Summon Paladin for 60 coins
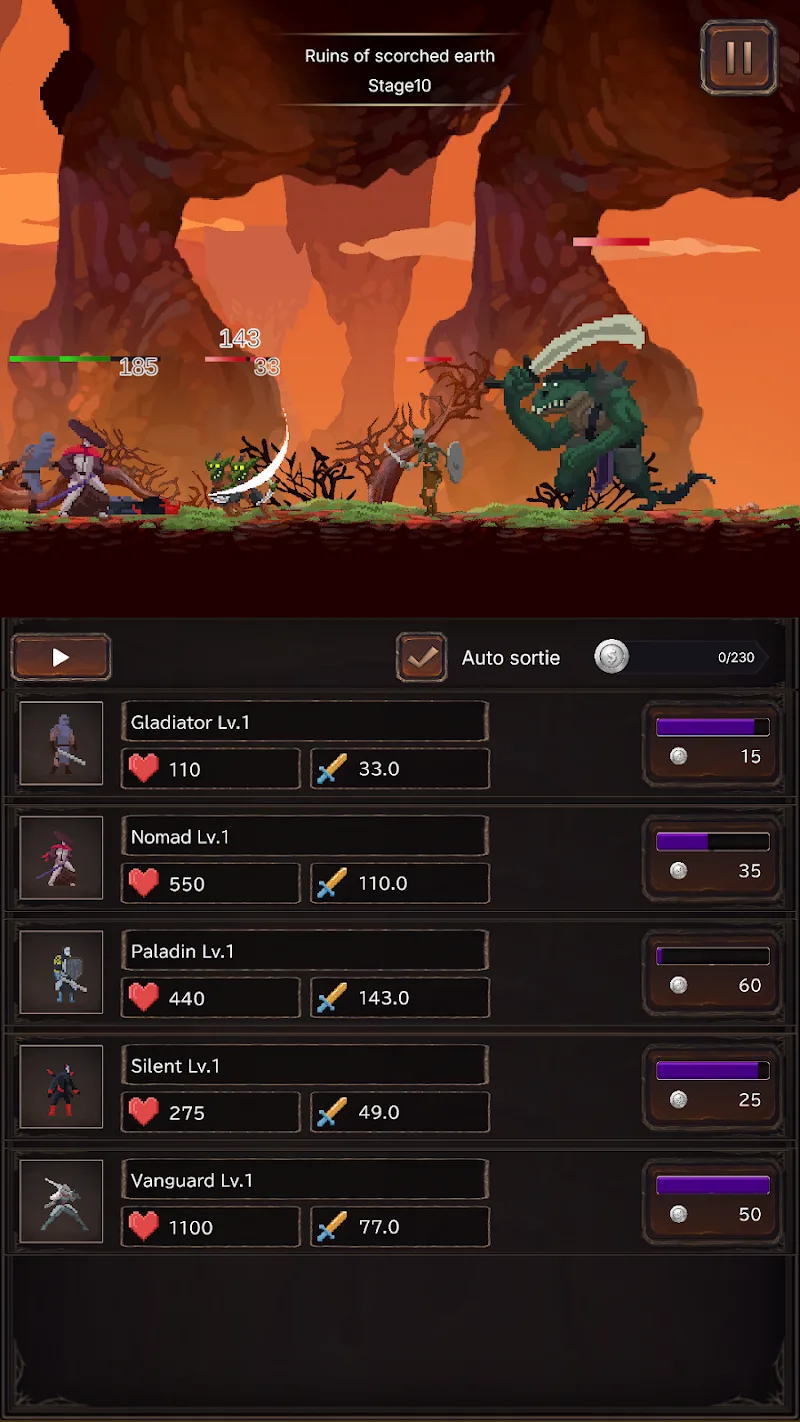This screenshot has width=800, height=1422. [x=712, y=972]
